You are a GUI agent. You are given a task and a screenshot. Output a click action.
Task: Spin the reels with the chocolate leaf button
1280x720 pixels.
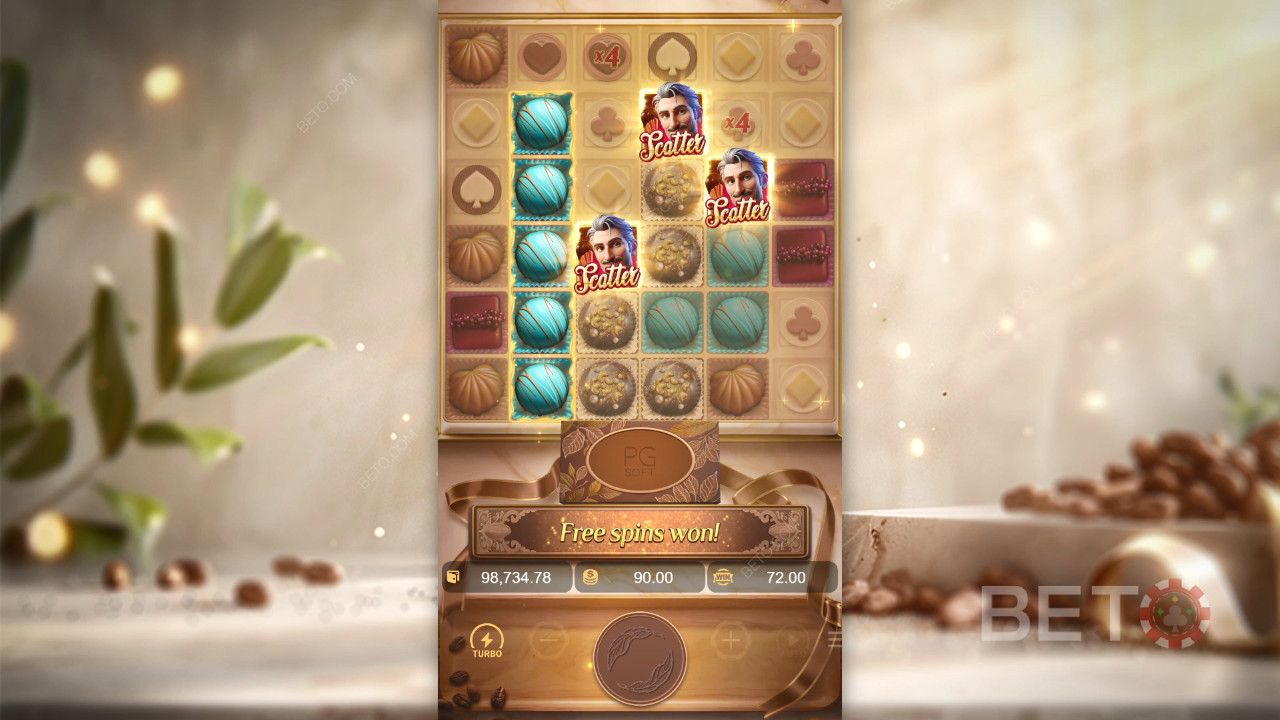(x=640, y=658)
